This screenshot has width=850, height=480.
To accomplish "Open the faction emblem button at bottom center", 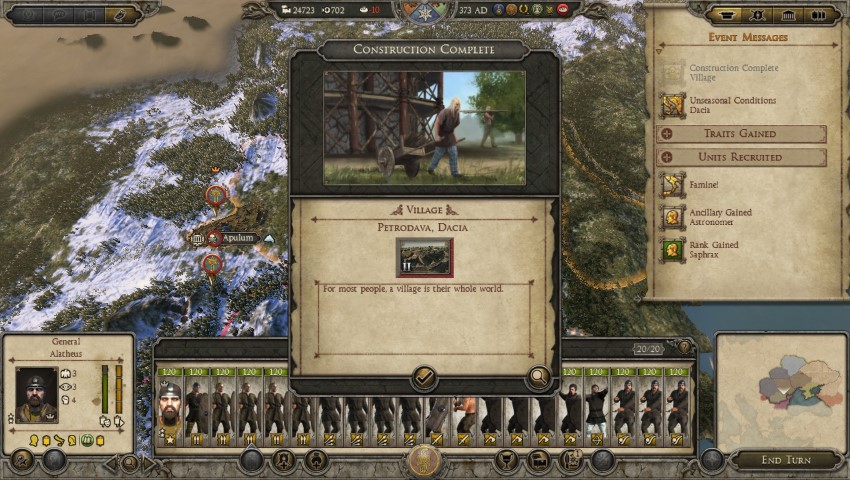I will pyautogui.click(x=424, y=462).
